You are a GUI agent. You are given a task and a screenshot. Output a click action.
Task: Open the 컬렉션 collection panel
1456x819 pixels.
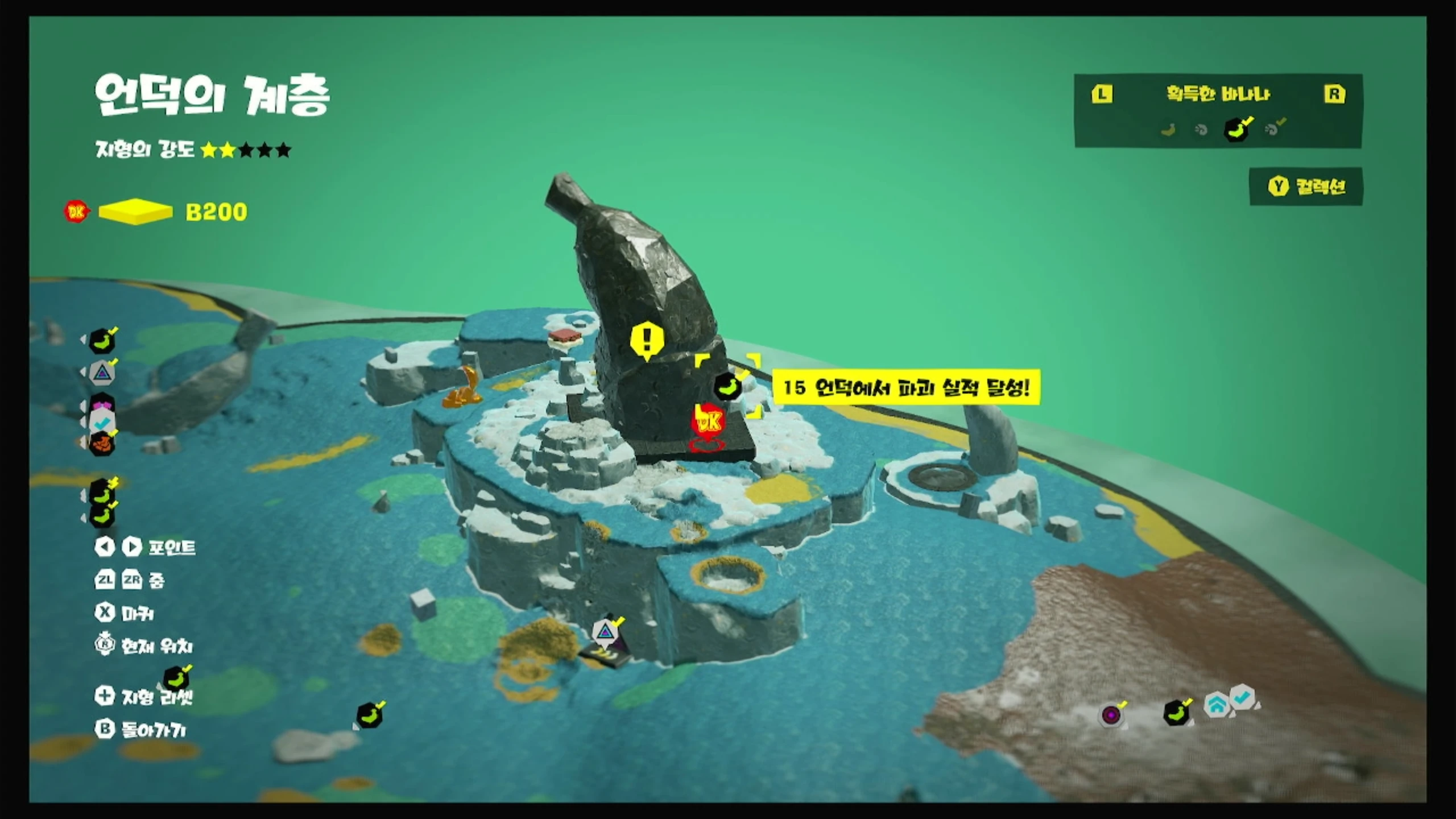tap(1306, 187)
